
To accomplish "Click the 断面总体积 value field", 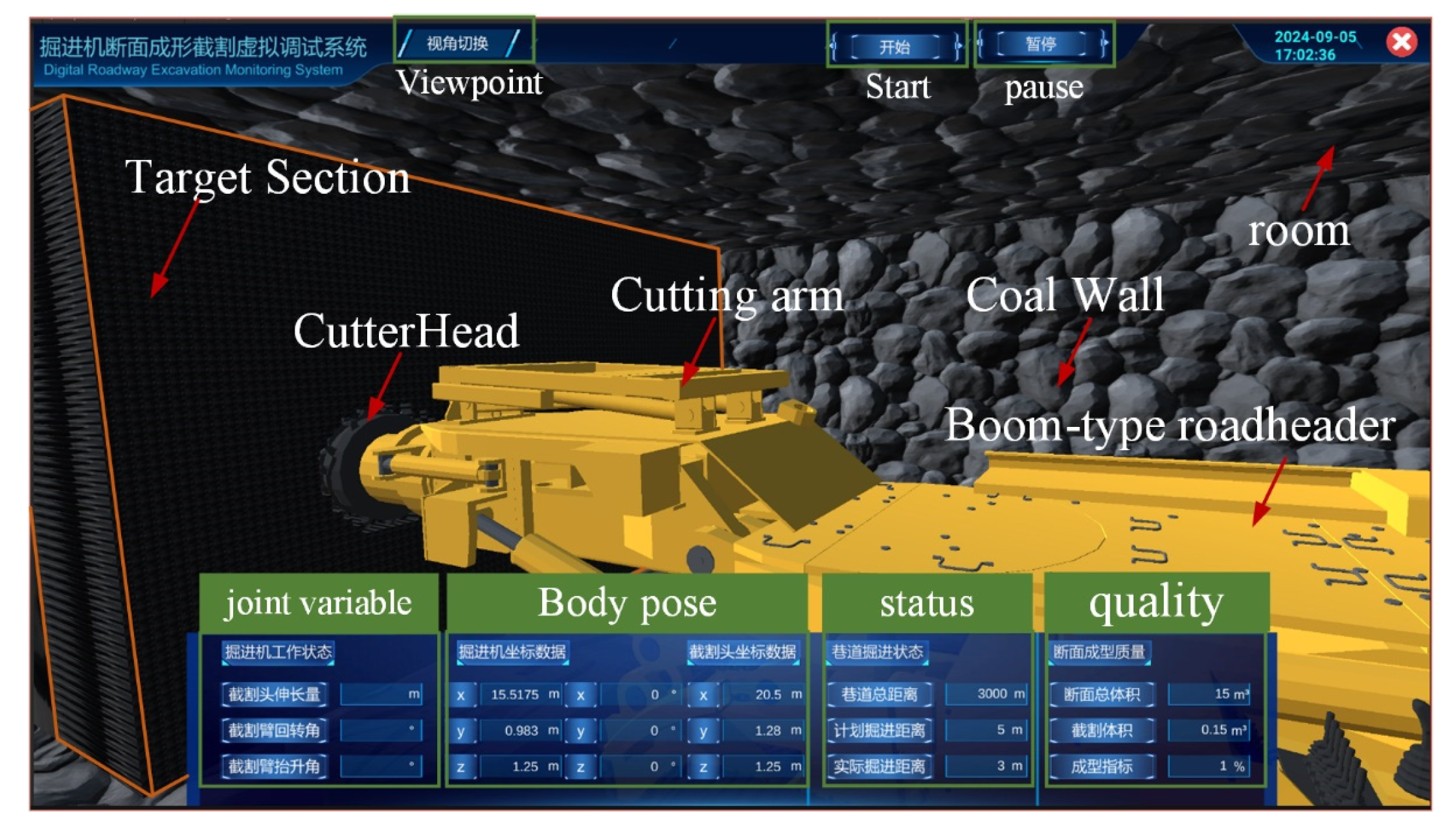I will pos(1209,694).
